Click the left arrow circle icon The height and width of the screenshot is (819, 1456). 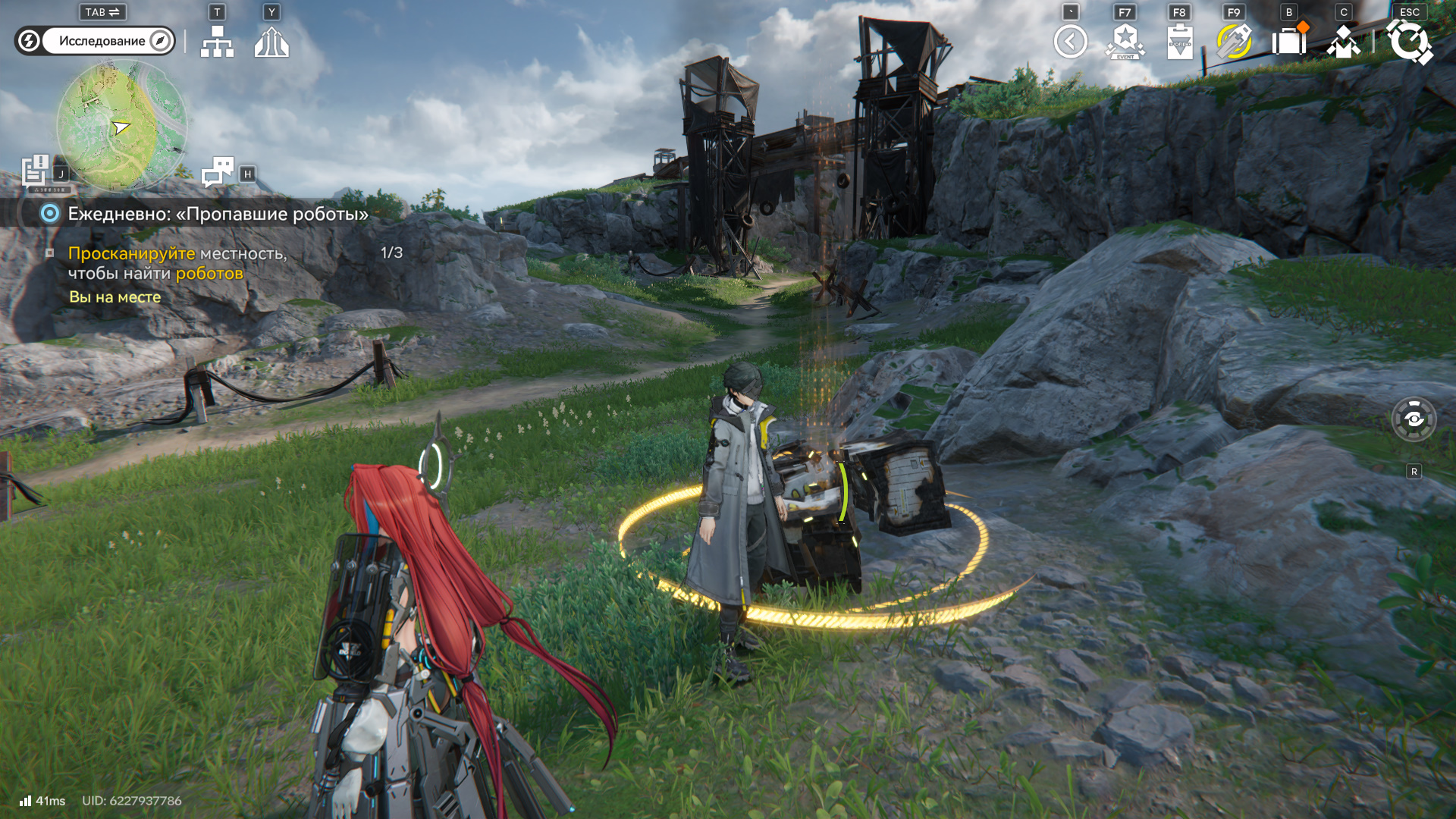pos(1070,42)
